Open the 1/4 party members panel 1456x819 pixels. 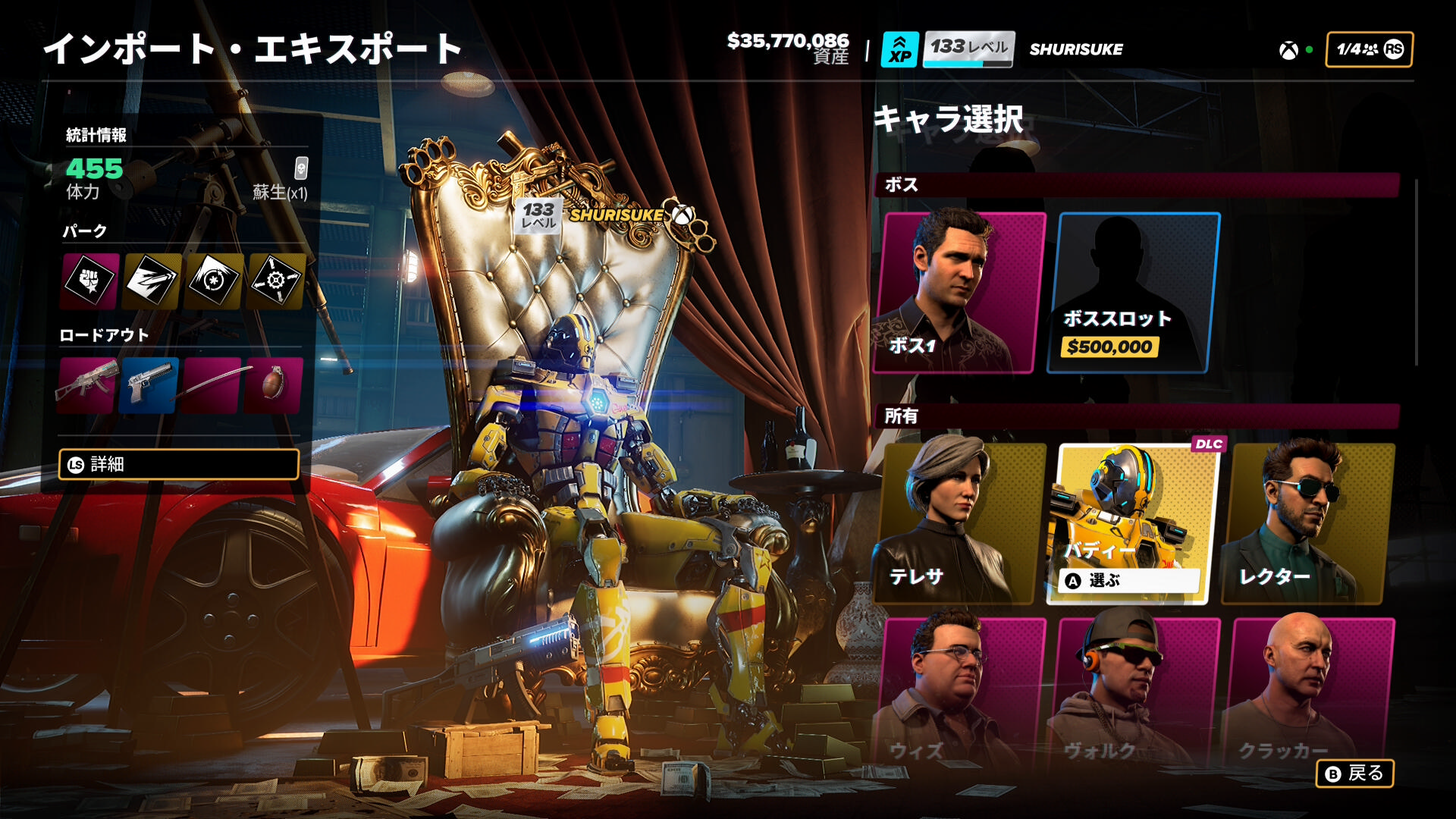1369,49
